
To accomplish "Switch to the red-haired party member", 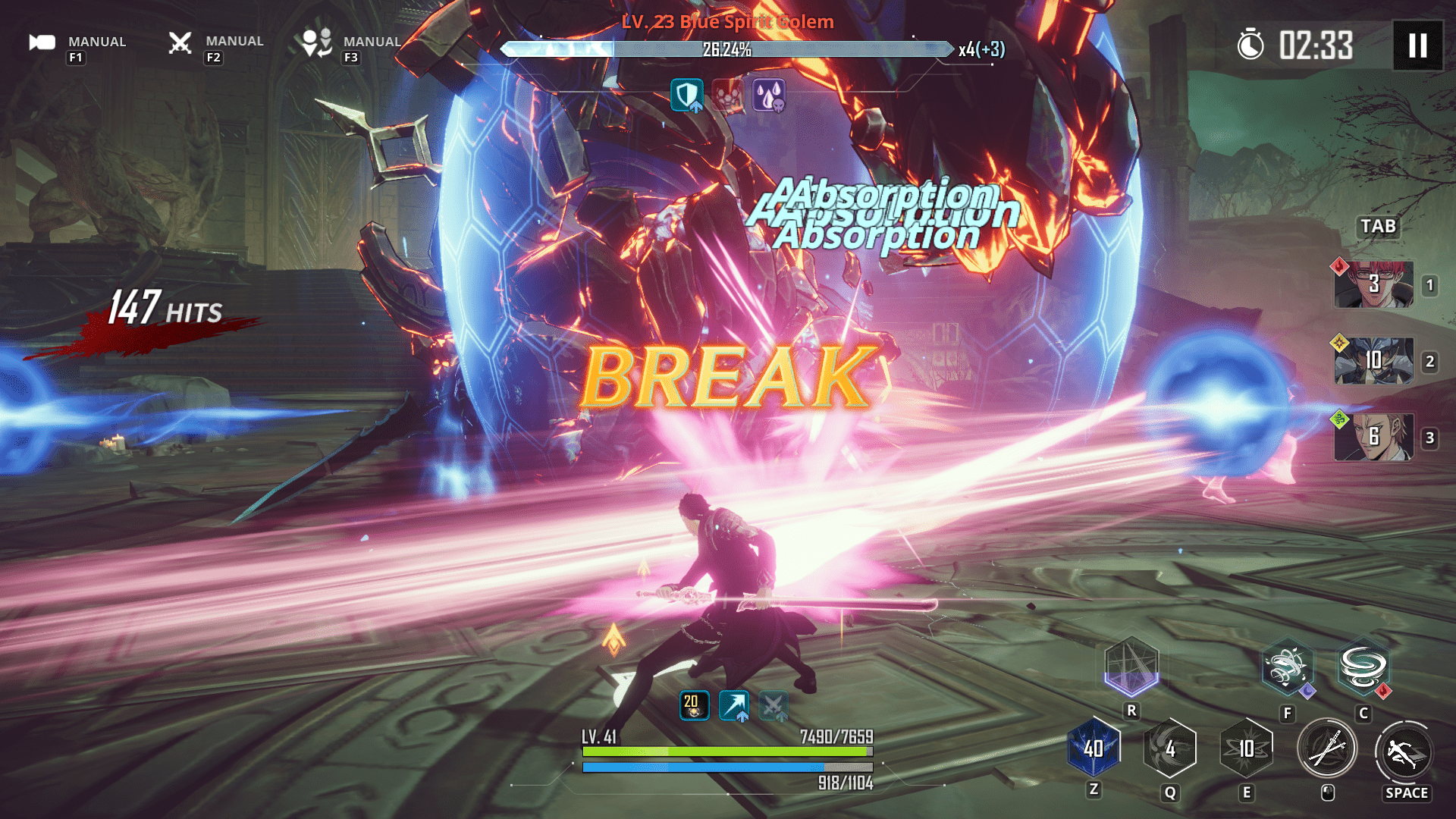I will tap(1373, 284).
